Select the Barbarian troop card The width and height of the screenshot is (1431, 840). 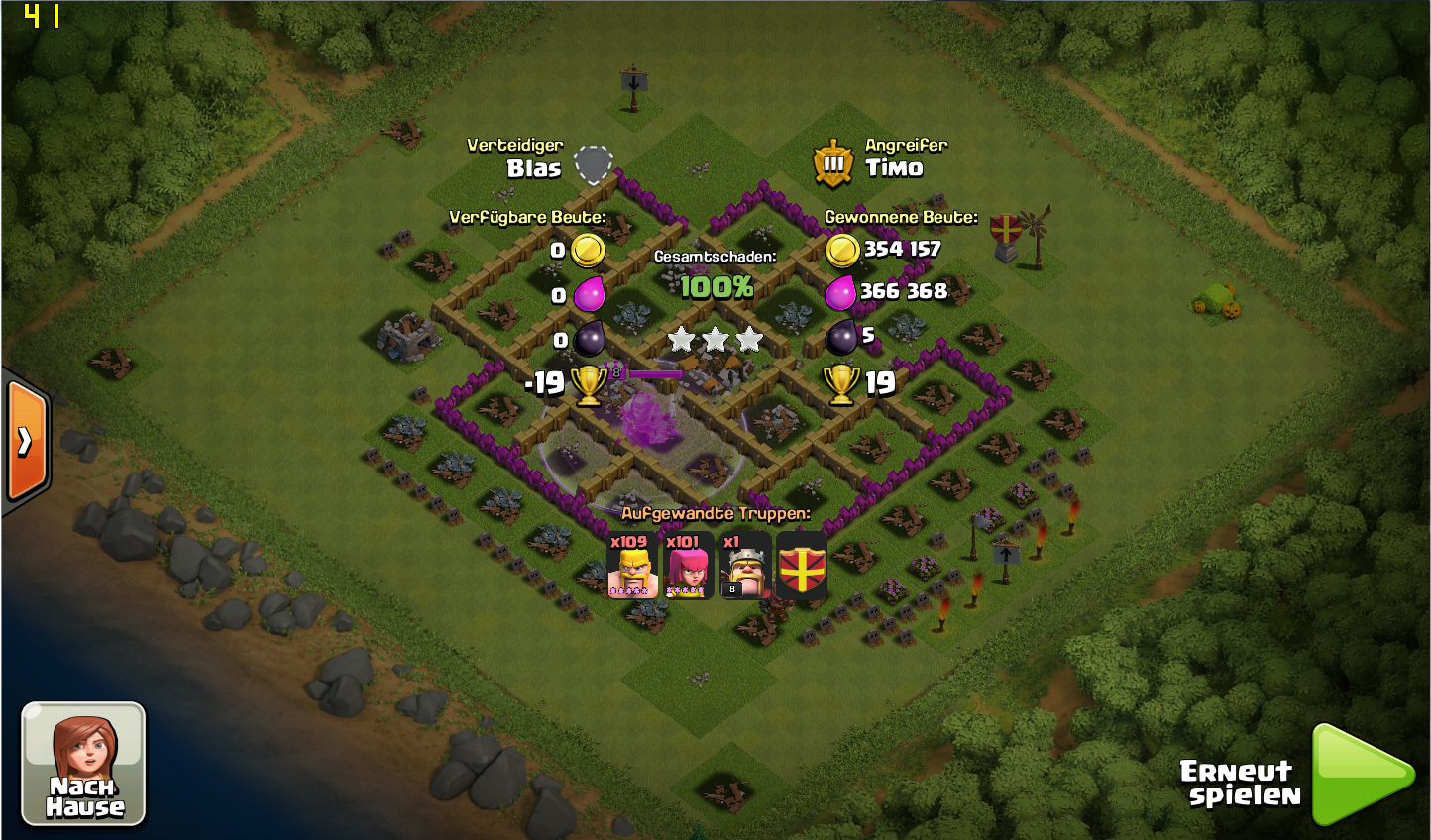pos(631,566)
